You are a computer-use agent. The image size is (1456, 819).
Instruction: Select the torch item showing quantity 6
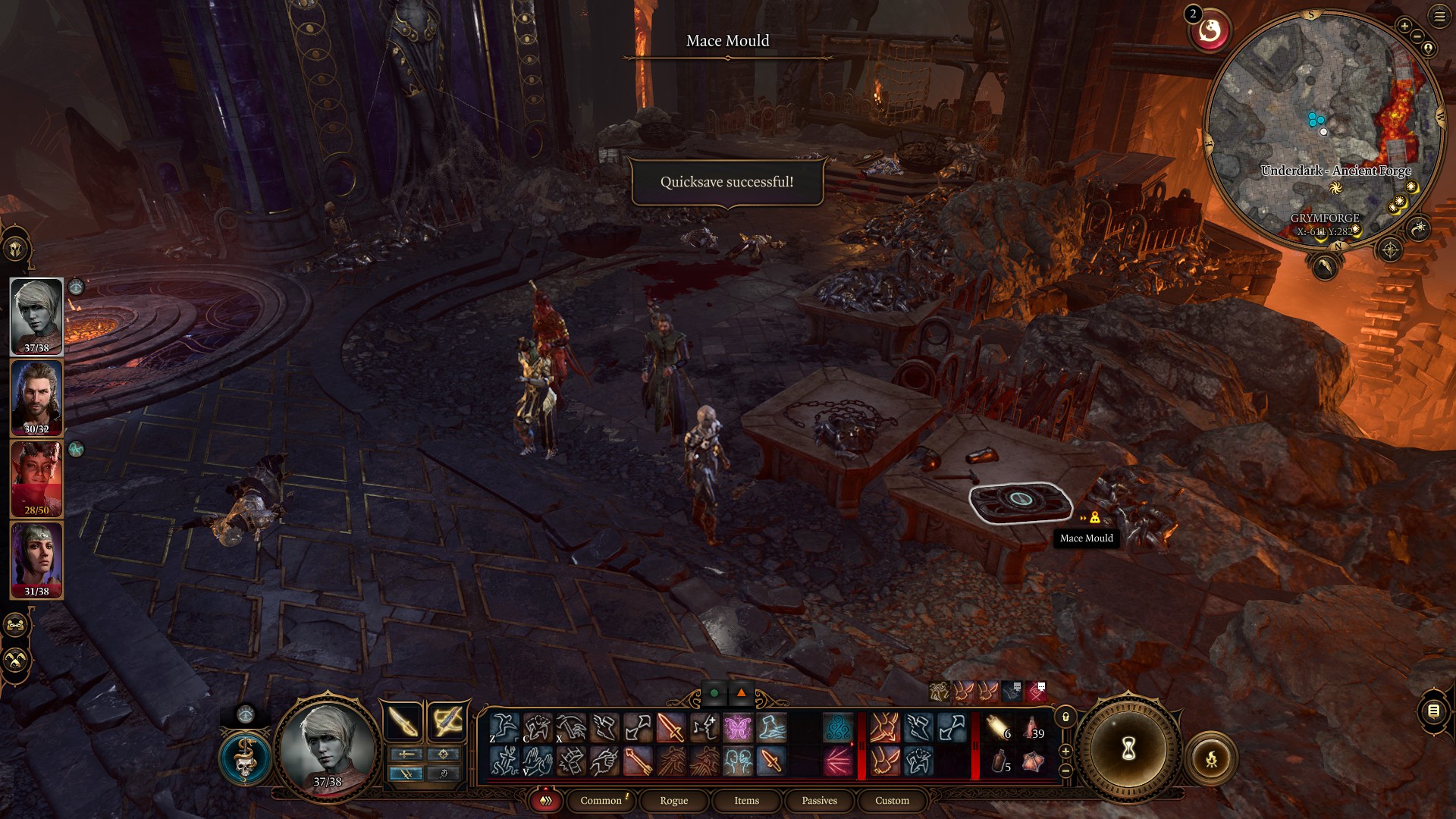click(995, 726)
